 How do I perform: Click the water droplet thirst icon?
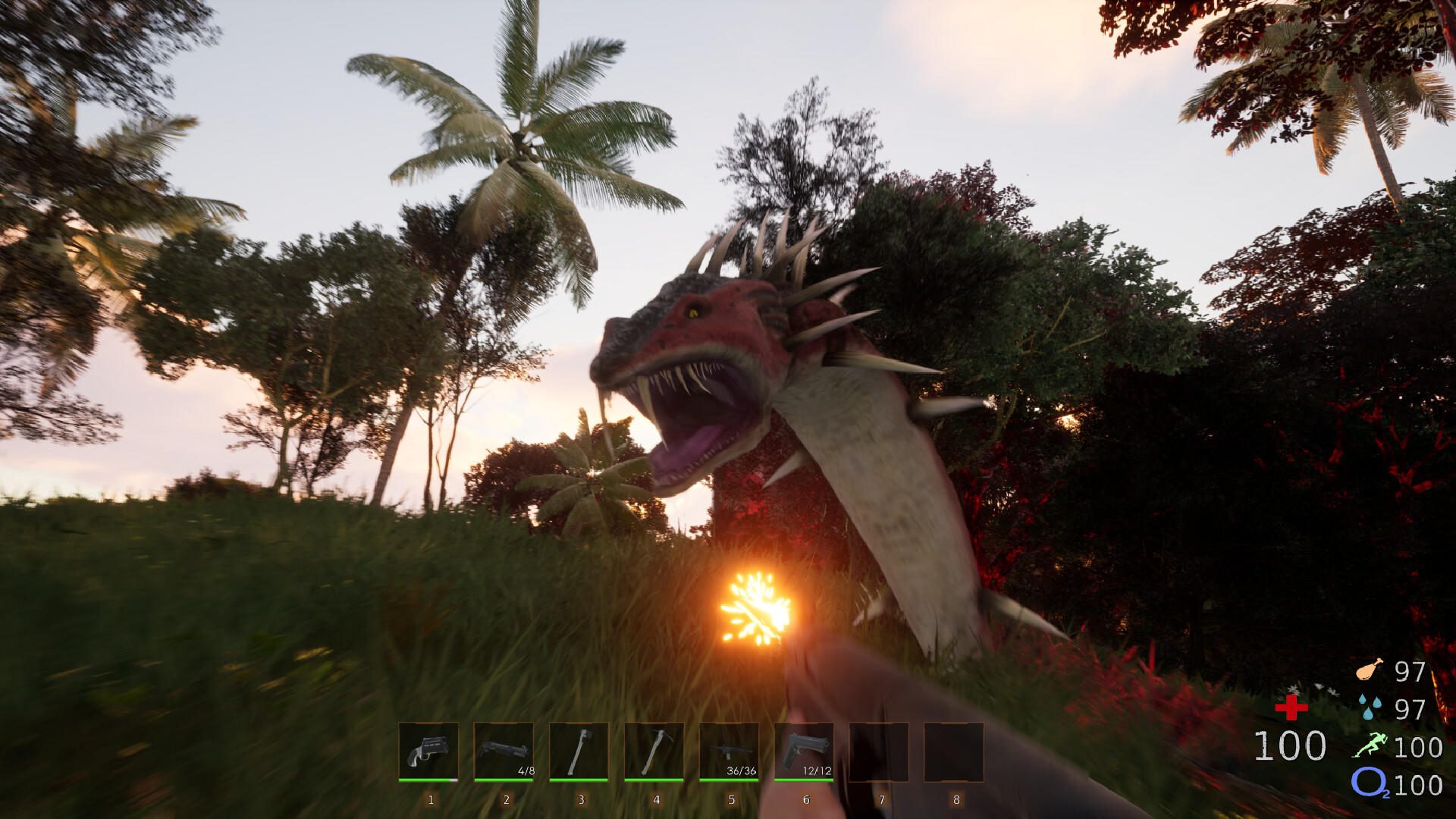pyautogui.click(x=1369, y=707)
